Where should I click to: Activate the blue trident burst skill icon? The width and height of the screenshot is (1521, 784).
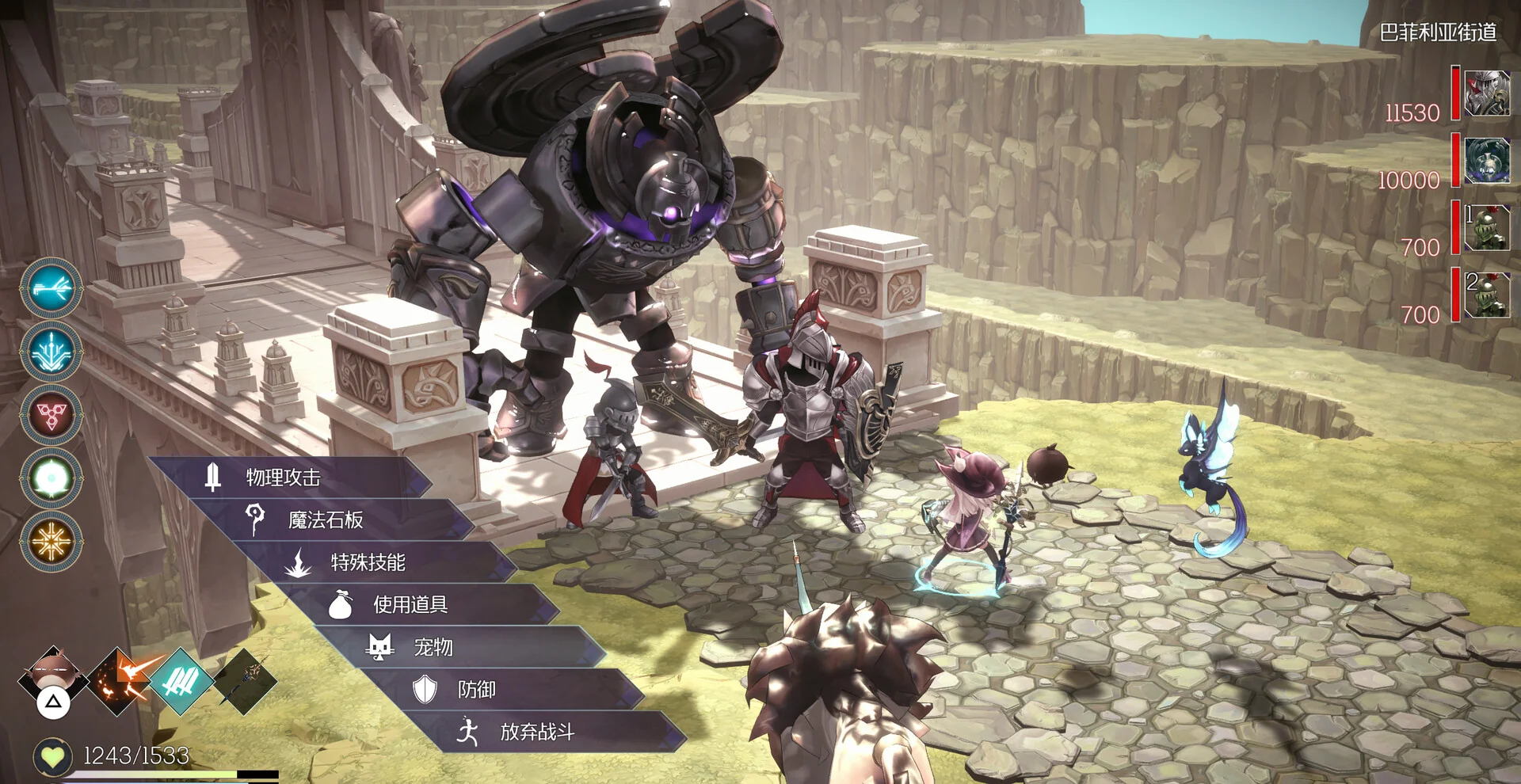tap(51, 352)
